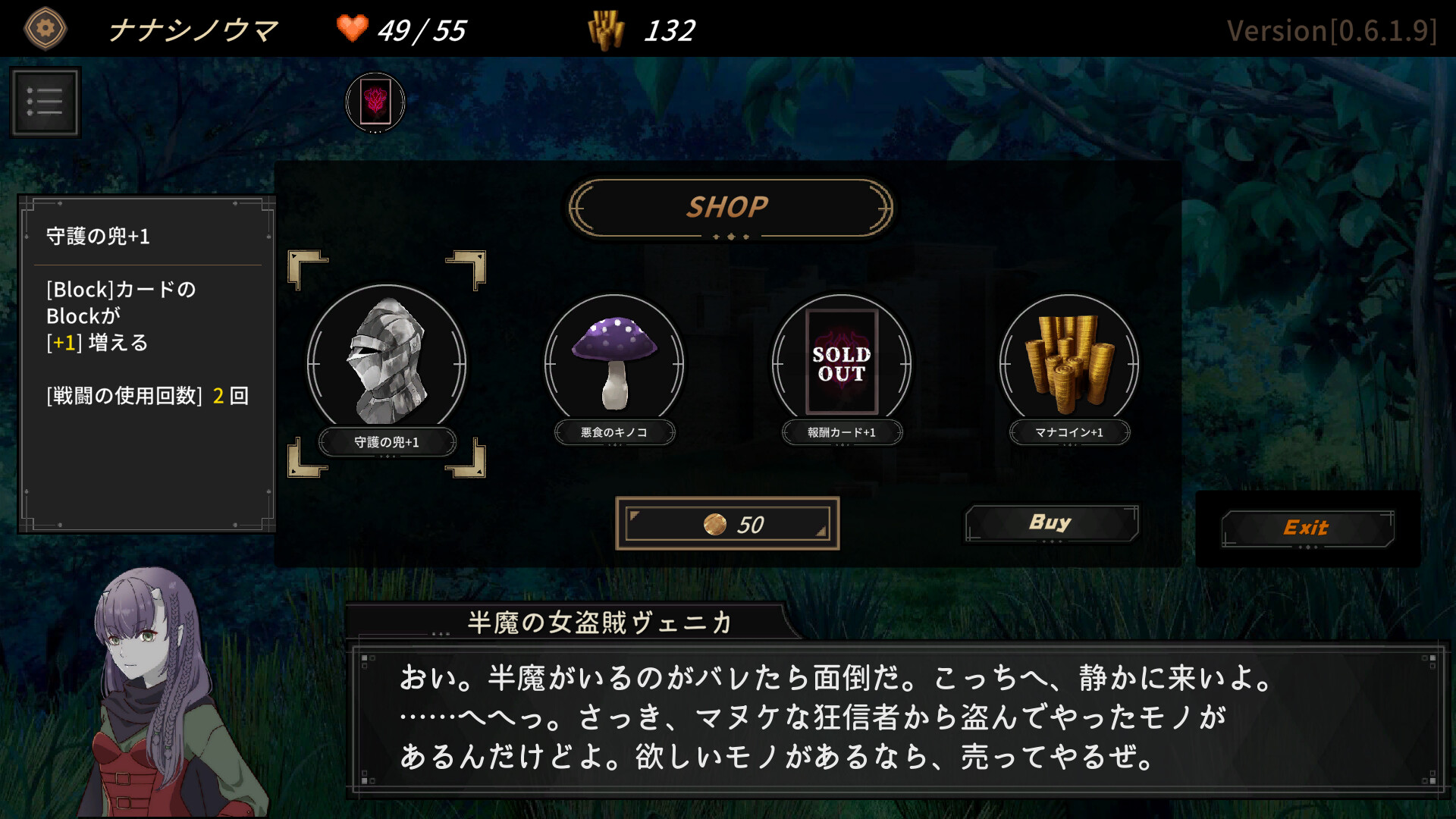Click the resource icon beside 132

[x=608, y=29]
